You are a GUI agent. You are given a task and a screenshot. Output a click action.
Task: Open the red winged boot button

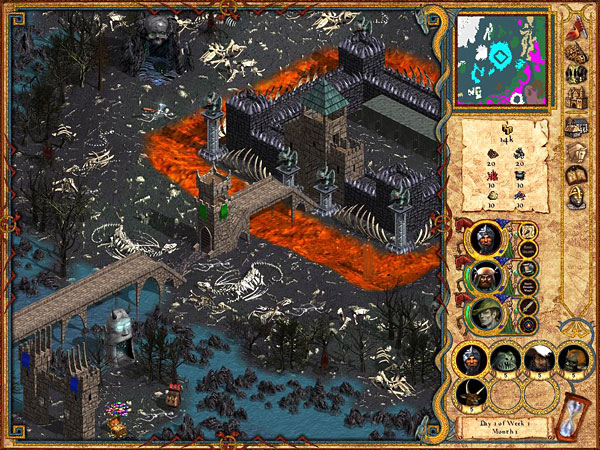(x=578, y=29)
